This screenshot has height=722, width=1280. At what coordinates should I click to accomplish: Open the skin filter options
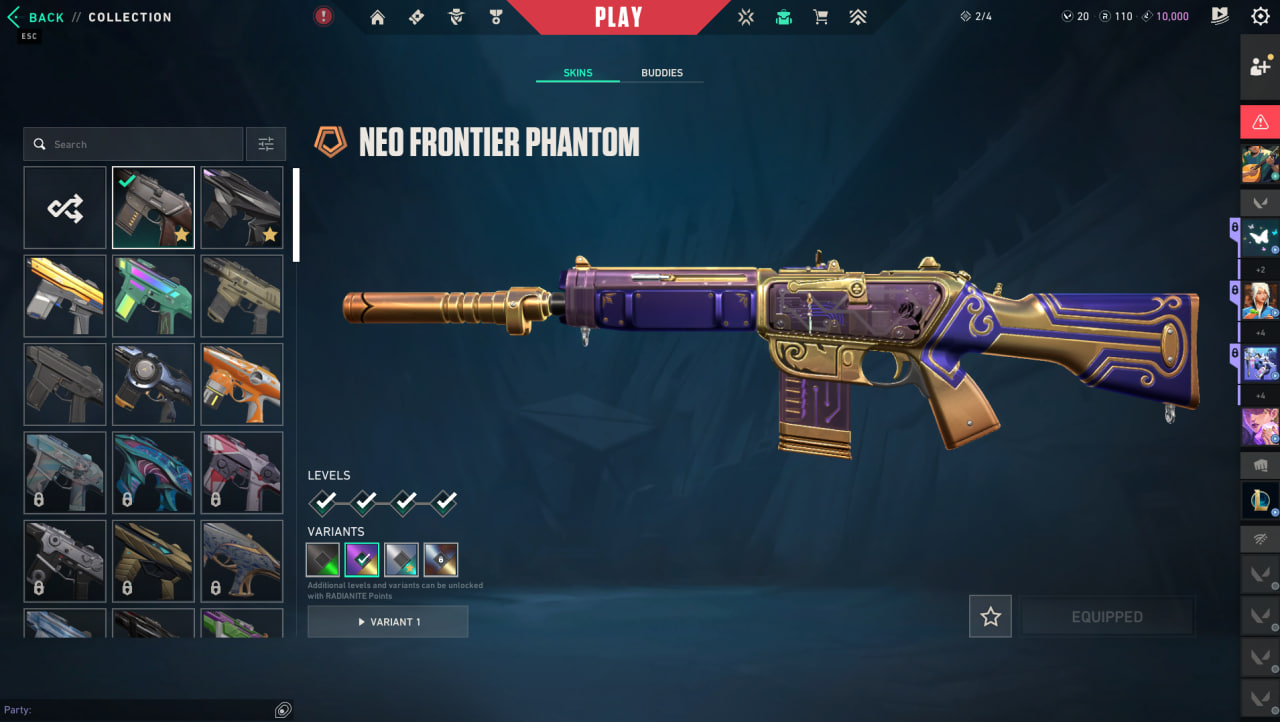tap(266, 144)
